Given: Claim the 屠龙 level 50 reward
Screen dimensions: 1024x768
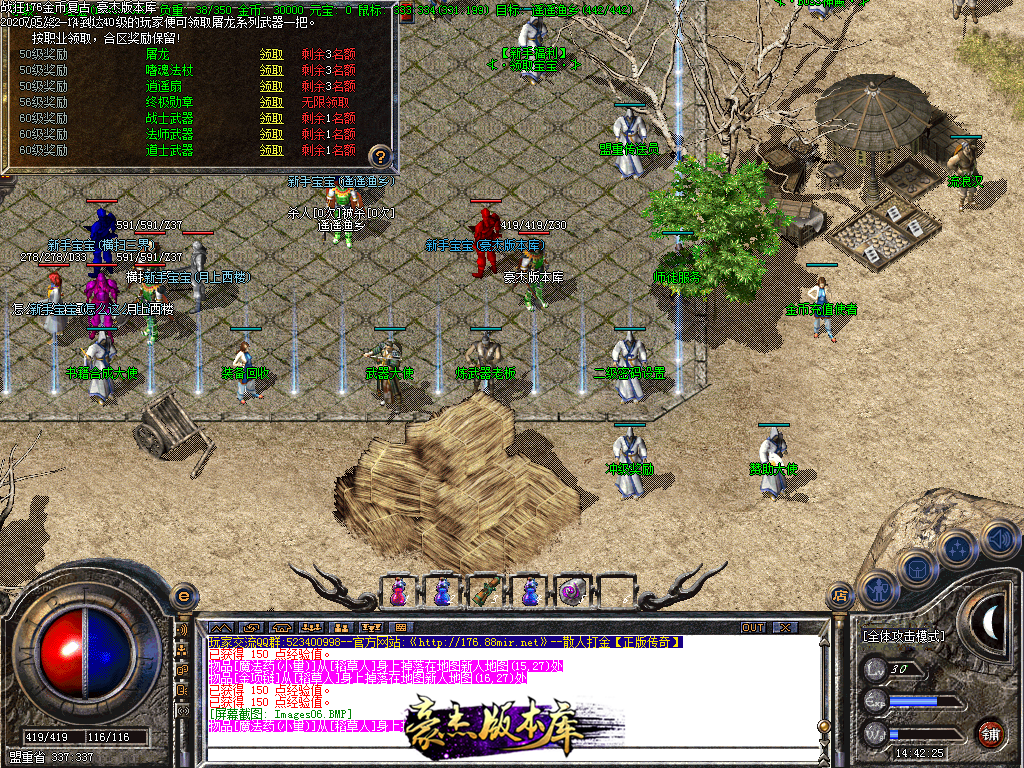Looking at the screenshot, I should [271, 54].
